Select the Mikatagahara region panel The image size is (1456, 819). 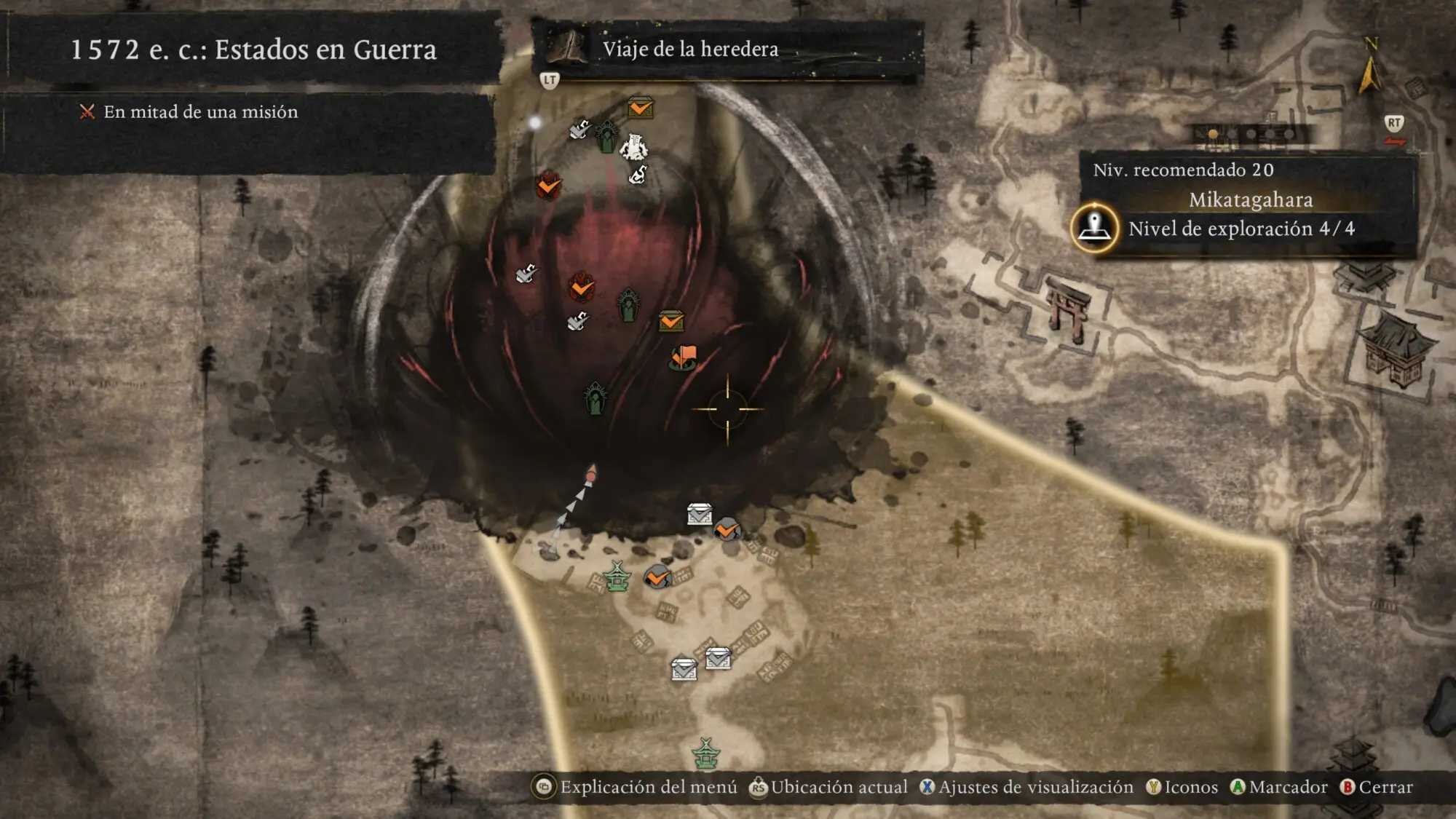point(1249,200)
